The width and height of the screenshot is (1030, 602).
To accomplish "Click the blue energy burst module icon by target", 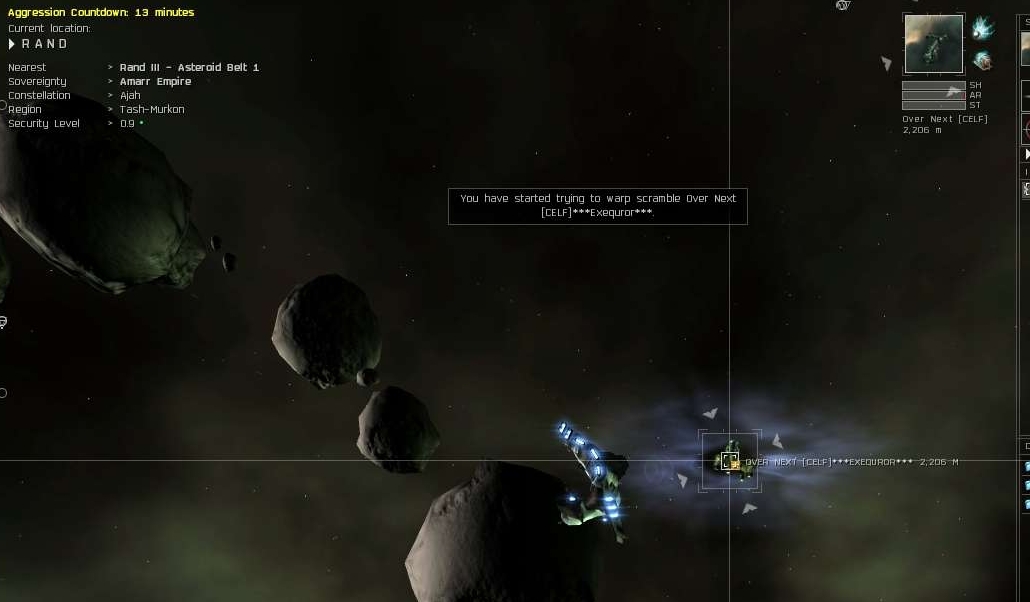I will 982,28.
